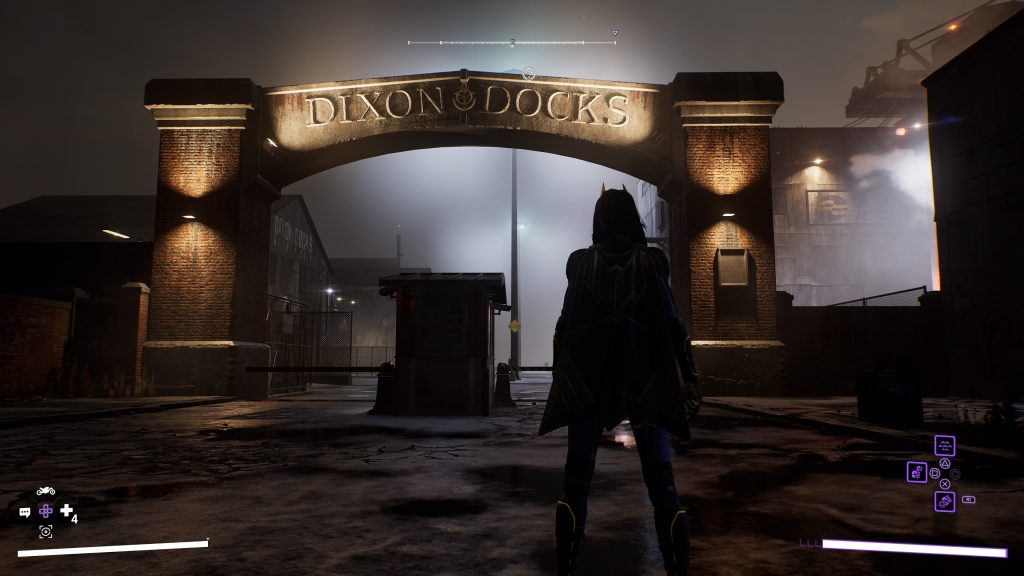Click the compass bar at top
This screenshot has height=576, width=1024.
coord(512,43)
